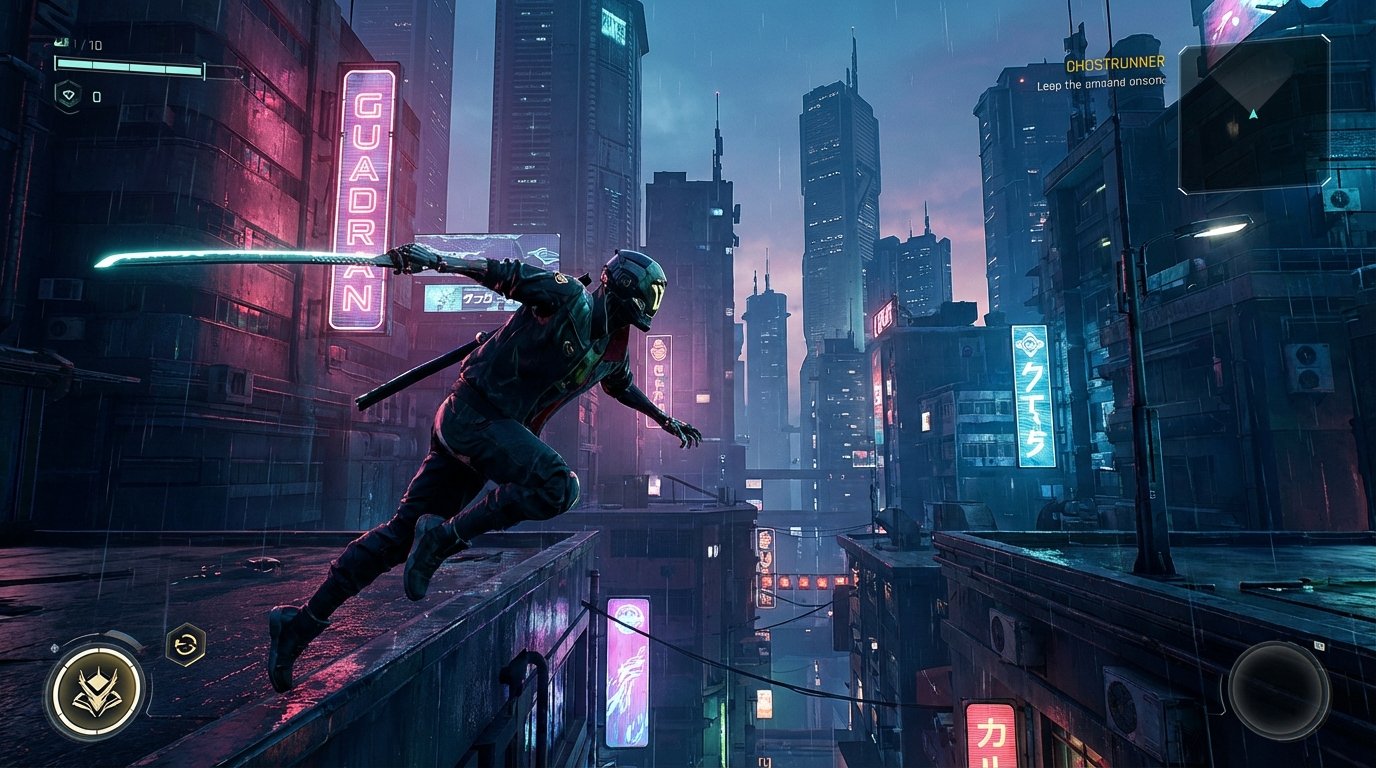Trigger the hexagonal circular-arrows ability icon
Viewport: 1376px width, 768px height.
(x=185, y=644)
